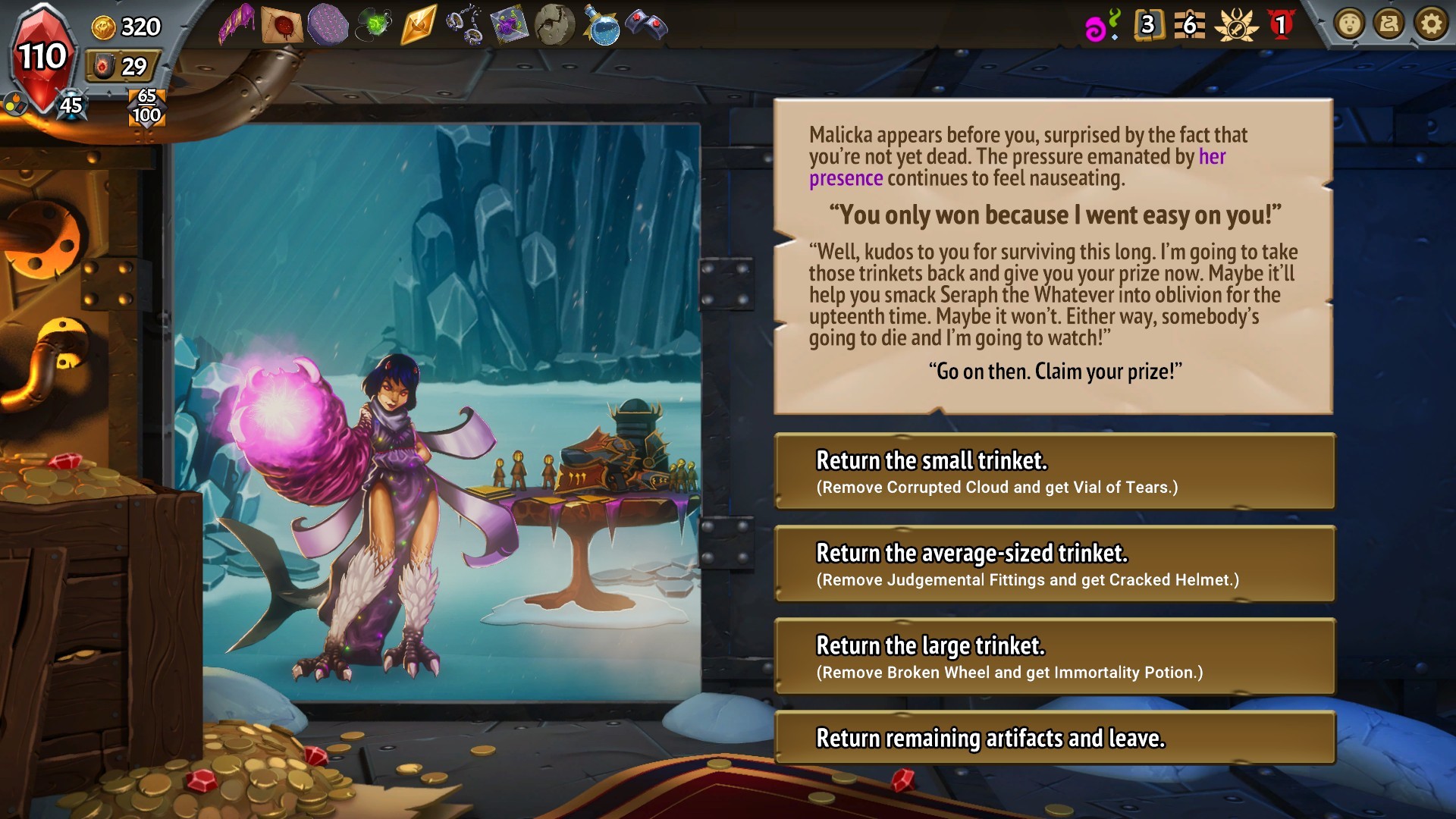
Task: Pick Return the large trinket option
Action: (x=1054, y=657)
